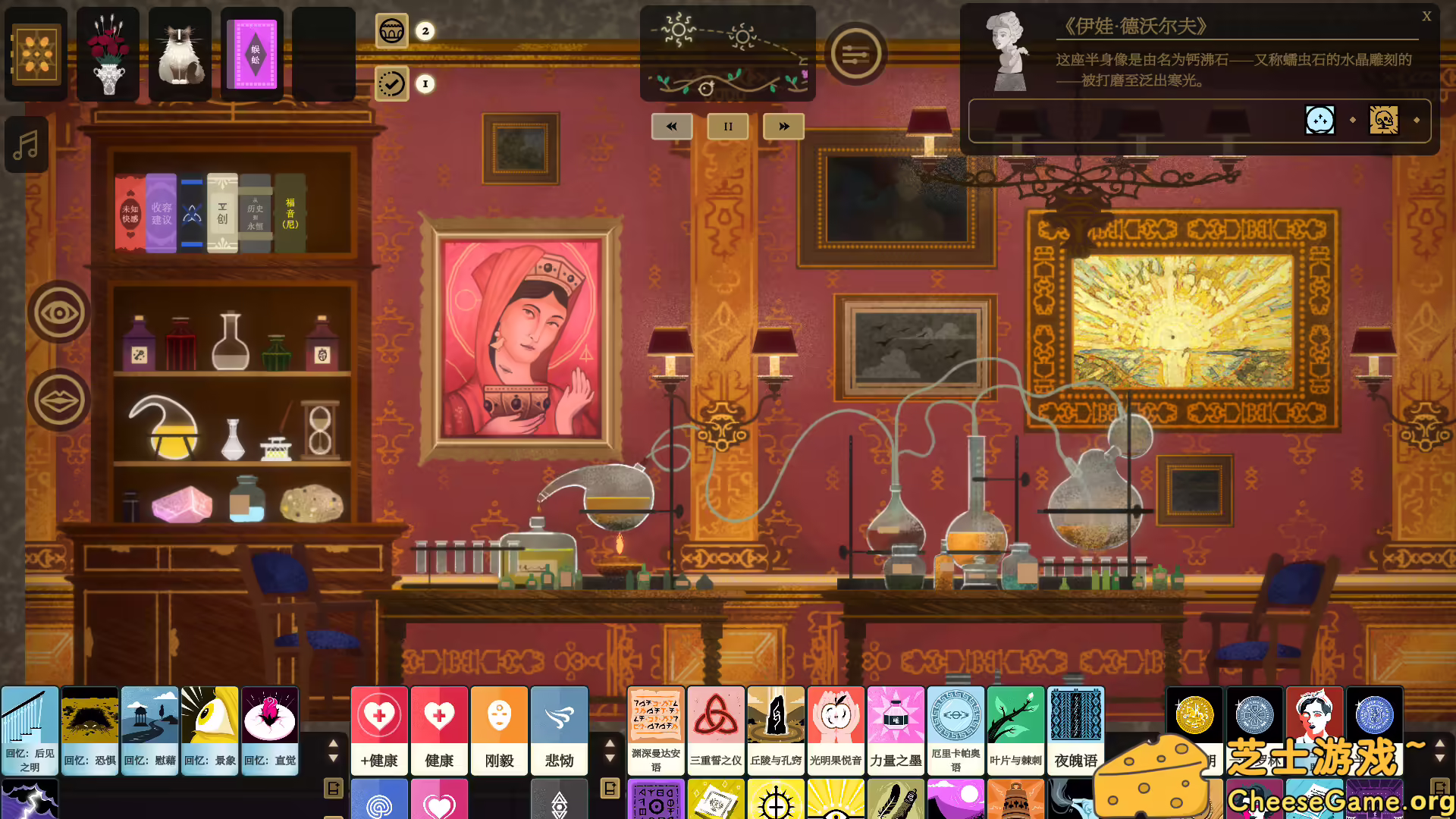
Task: Click the cat portrait icon in the top bar
Action: [x=180, y=52]
